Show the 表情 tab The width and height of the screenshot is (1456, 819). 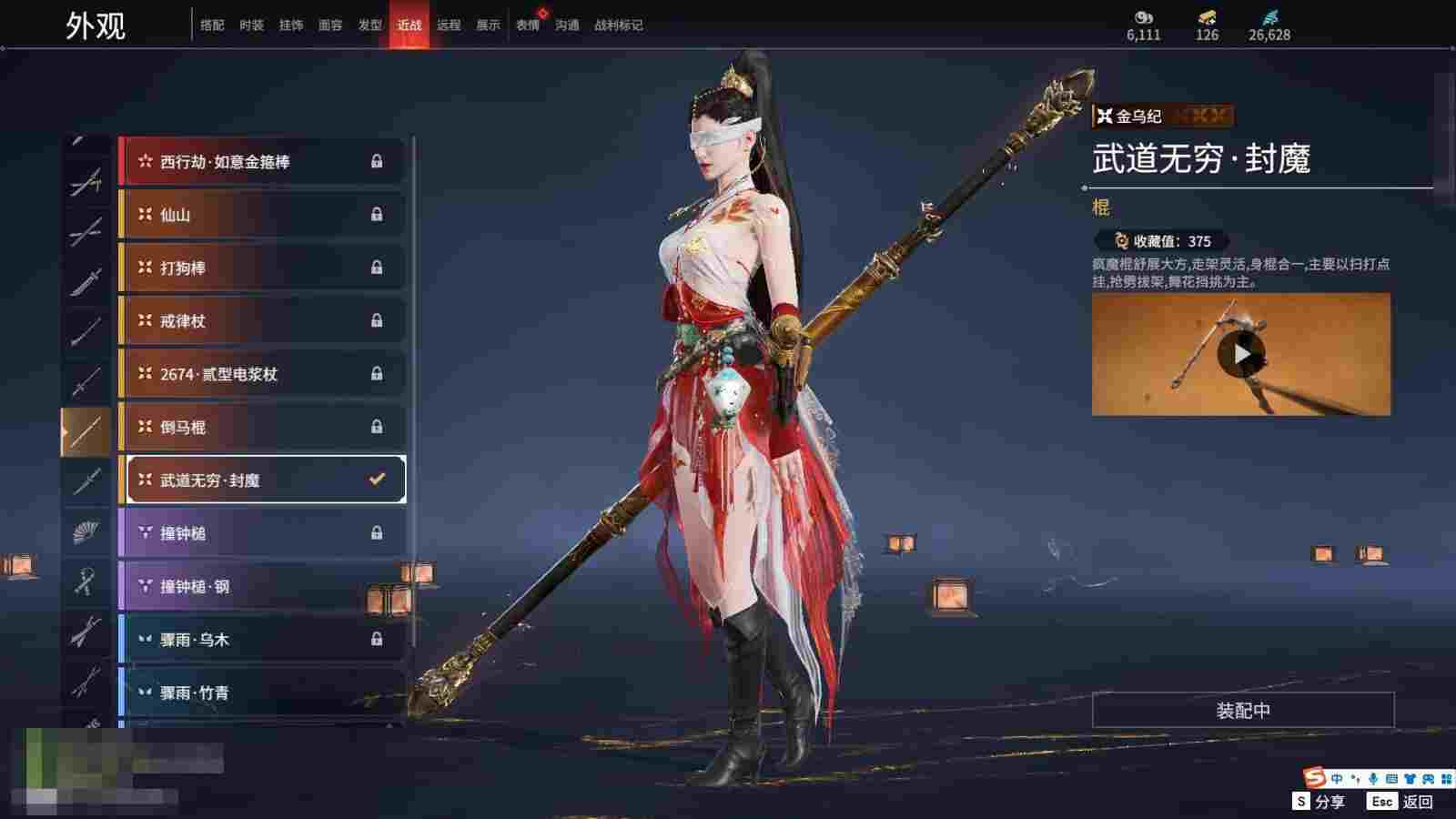[528, 25]
